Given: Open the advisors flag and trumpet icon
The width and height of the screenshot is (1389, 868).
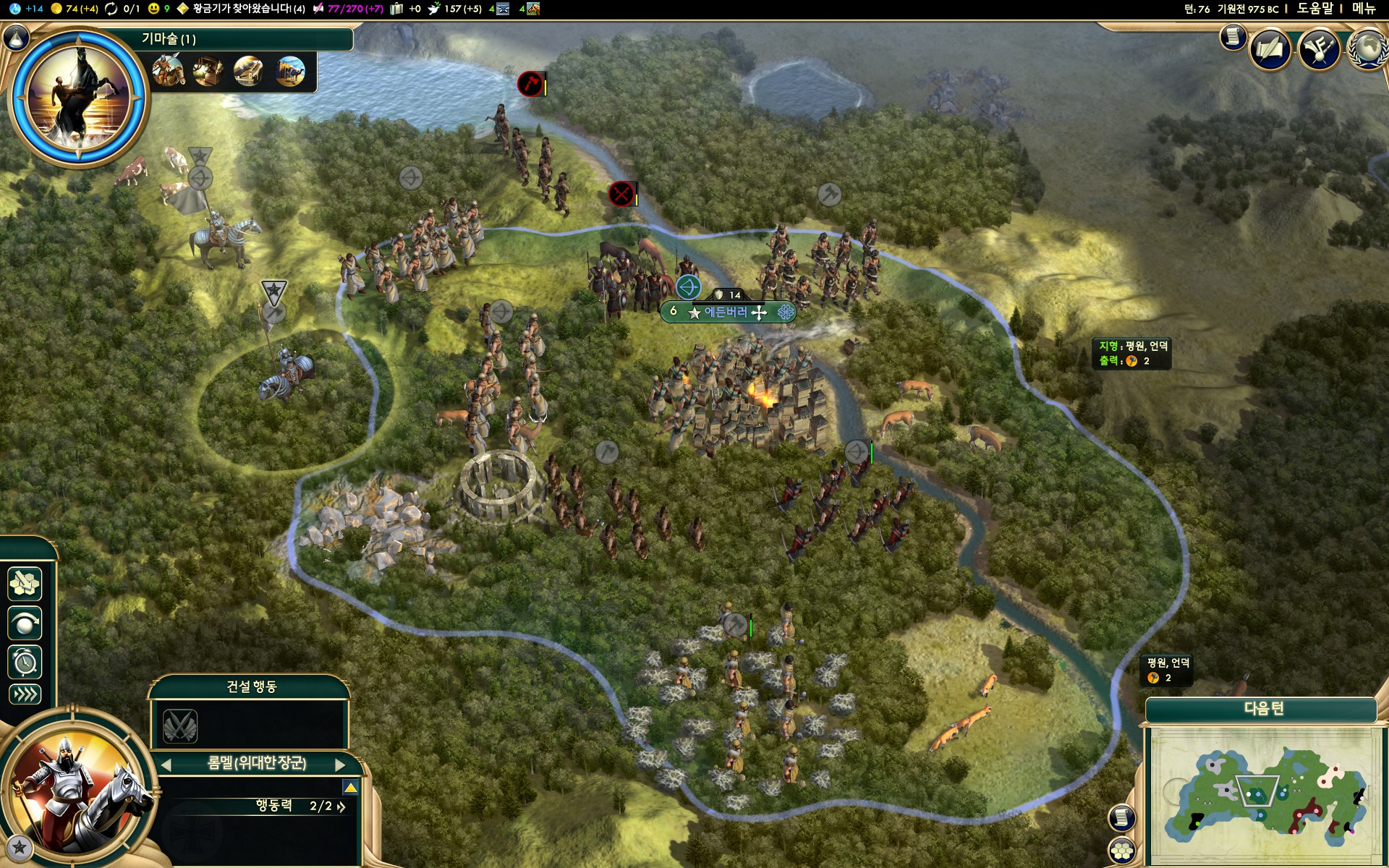Looking at the screenshot, I should [1319, 49].
